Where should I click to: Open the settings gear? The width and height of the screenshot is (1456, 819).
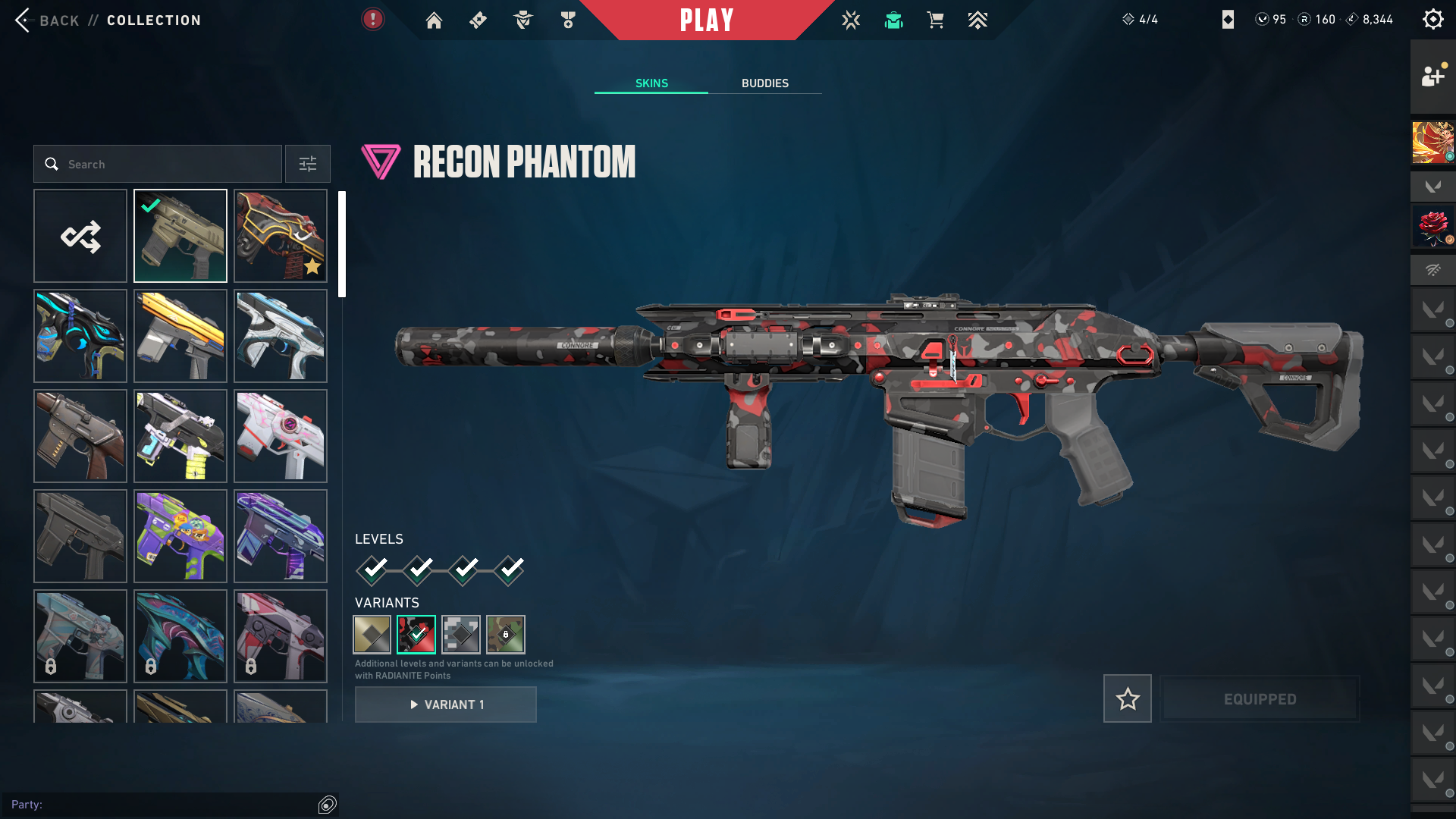click(x=1432, y=20)
